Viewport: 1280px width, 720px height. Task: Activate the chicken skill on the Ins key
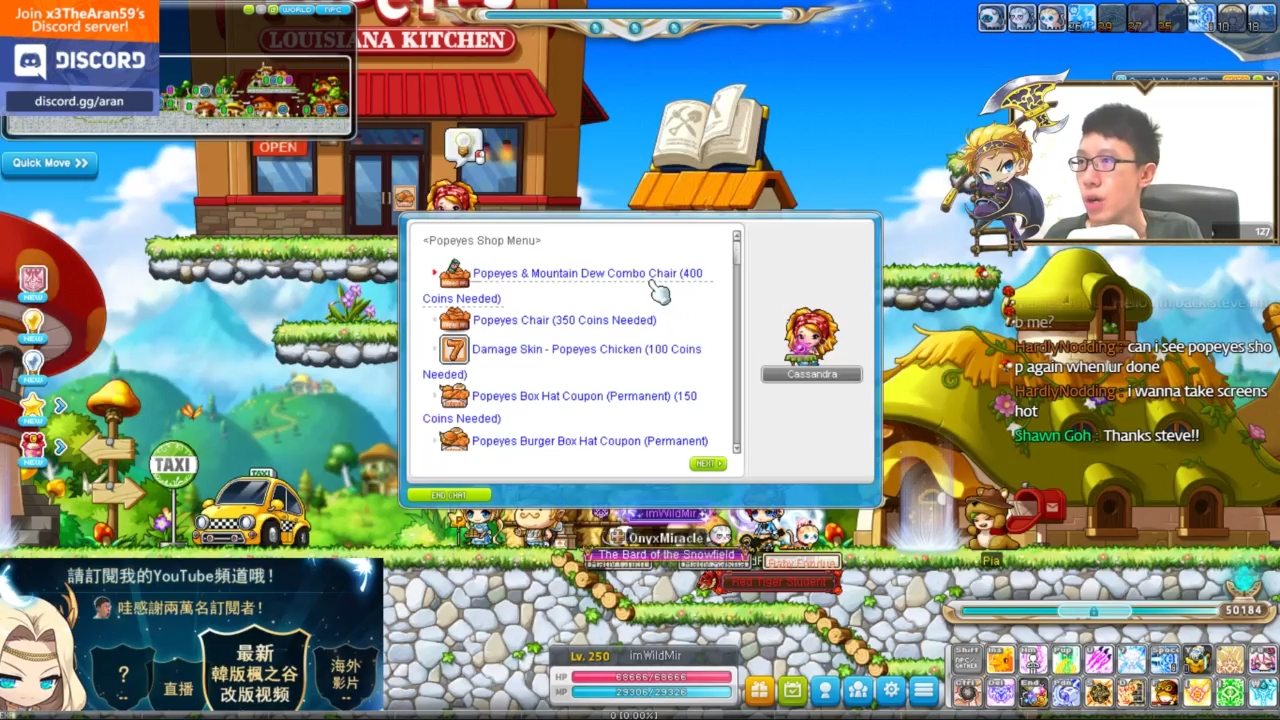click(x=1000, y=660)
